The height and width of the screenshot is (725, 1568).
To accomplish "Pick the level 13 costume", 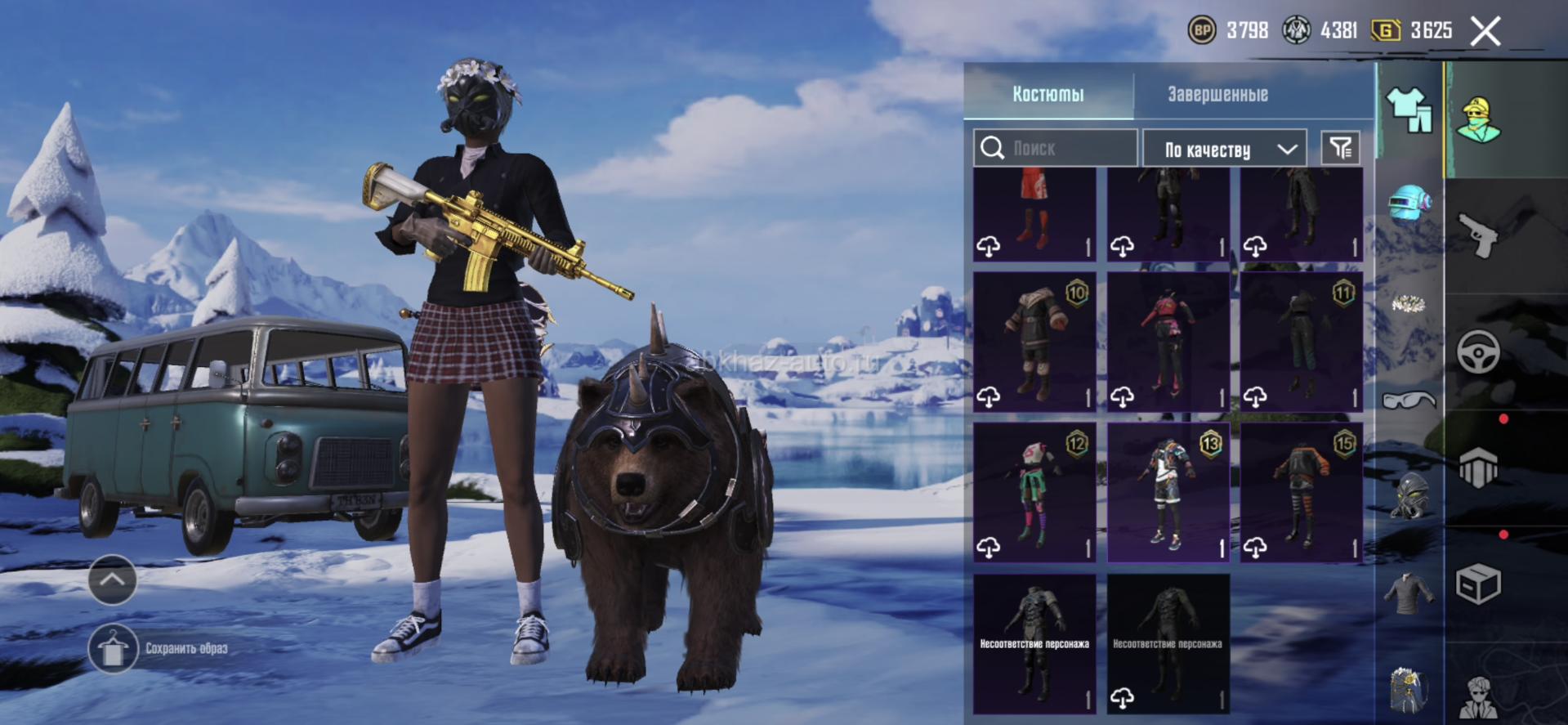I will pos(1168,492).
